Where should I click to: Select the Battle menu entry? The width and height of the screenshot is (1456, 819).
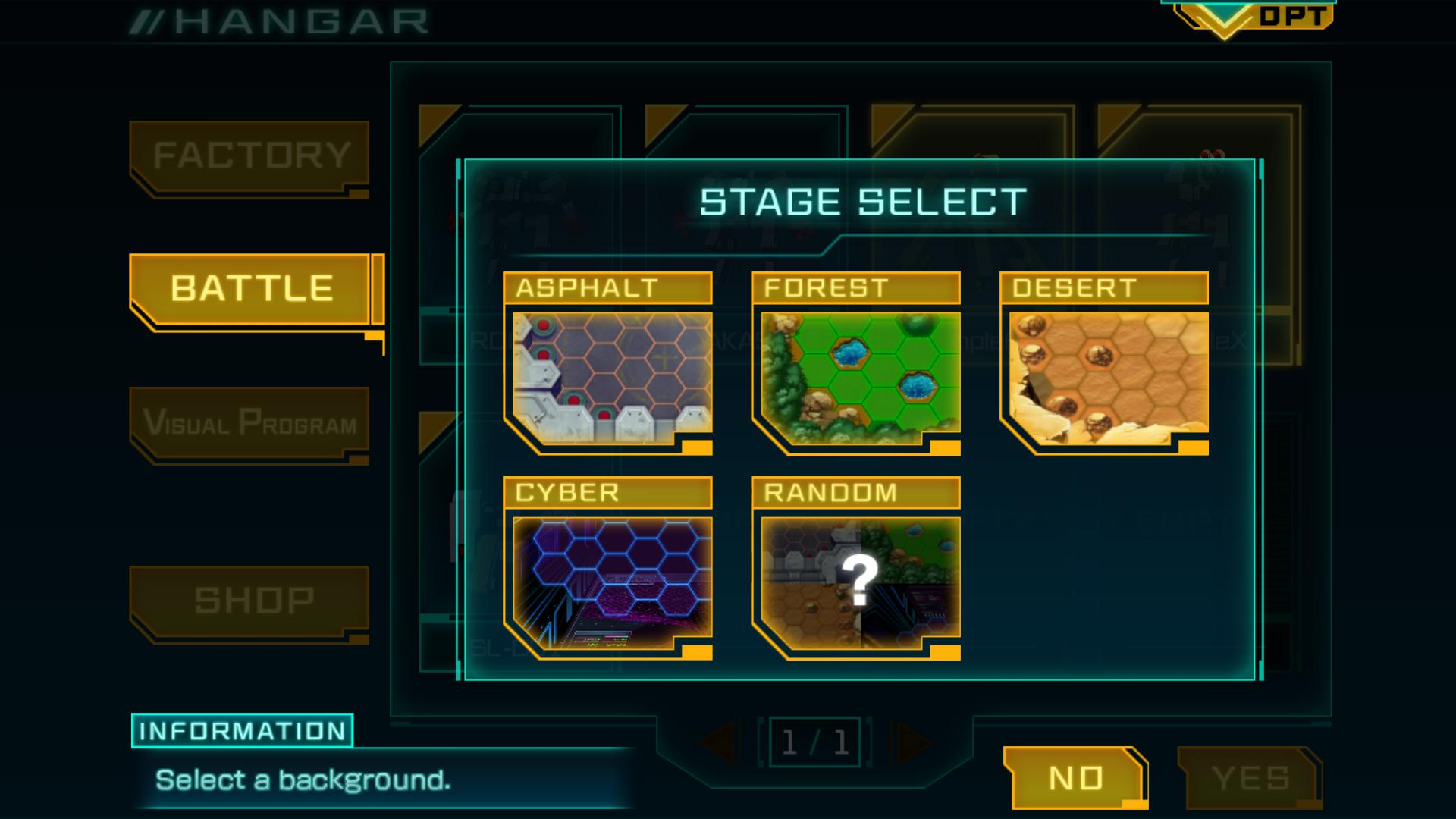(x=252, y=289)
